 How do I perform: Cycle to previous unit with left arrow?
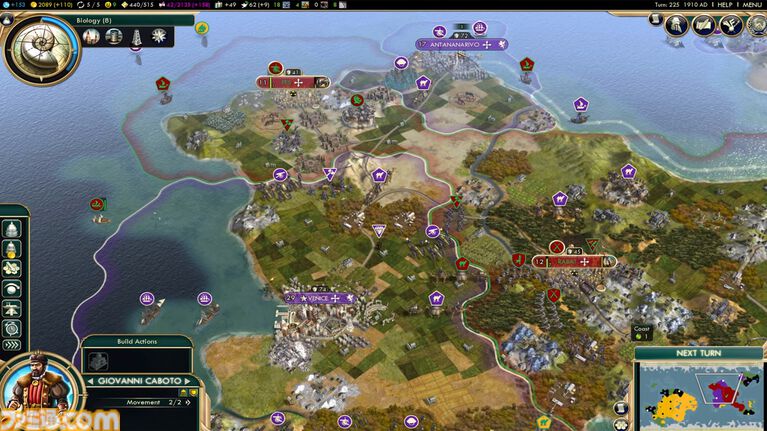point(90,381)
